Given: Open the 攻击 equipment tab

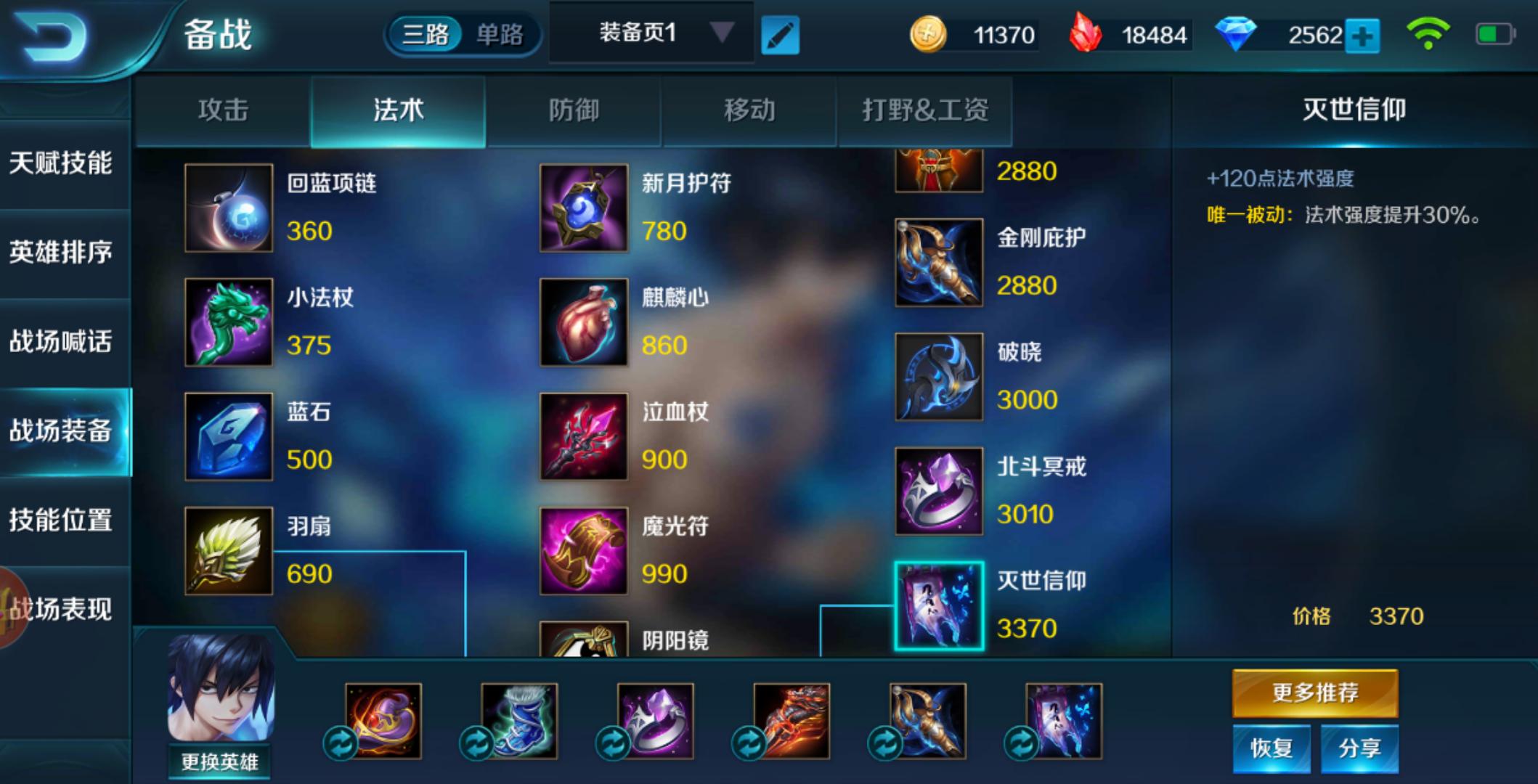Looking at the screenshot, I should [221, 110].
